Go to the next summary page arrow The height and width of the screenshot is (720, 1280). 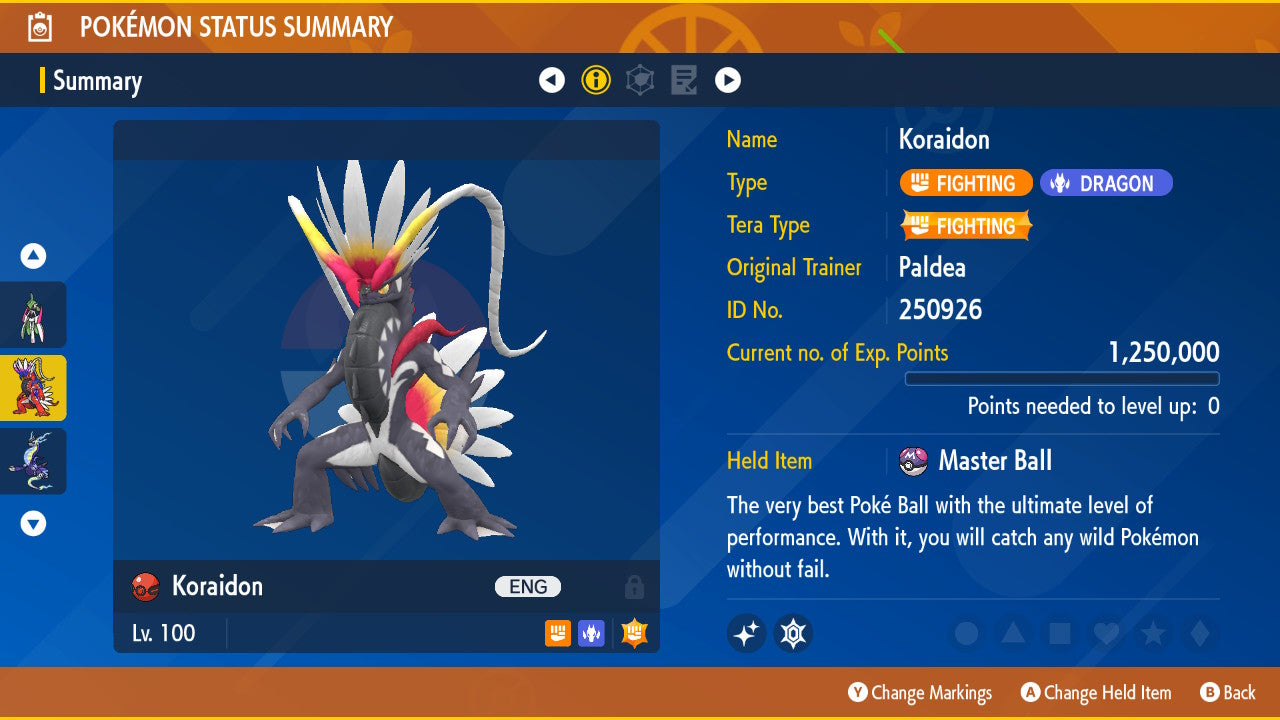coord(728,80)
